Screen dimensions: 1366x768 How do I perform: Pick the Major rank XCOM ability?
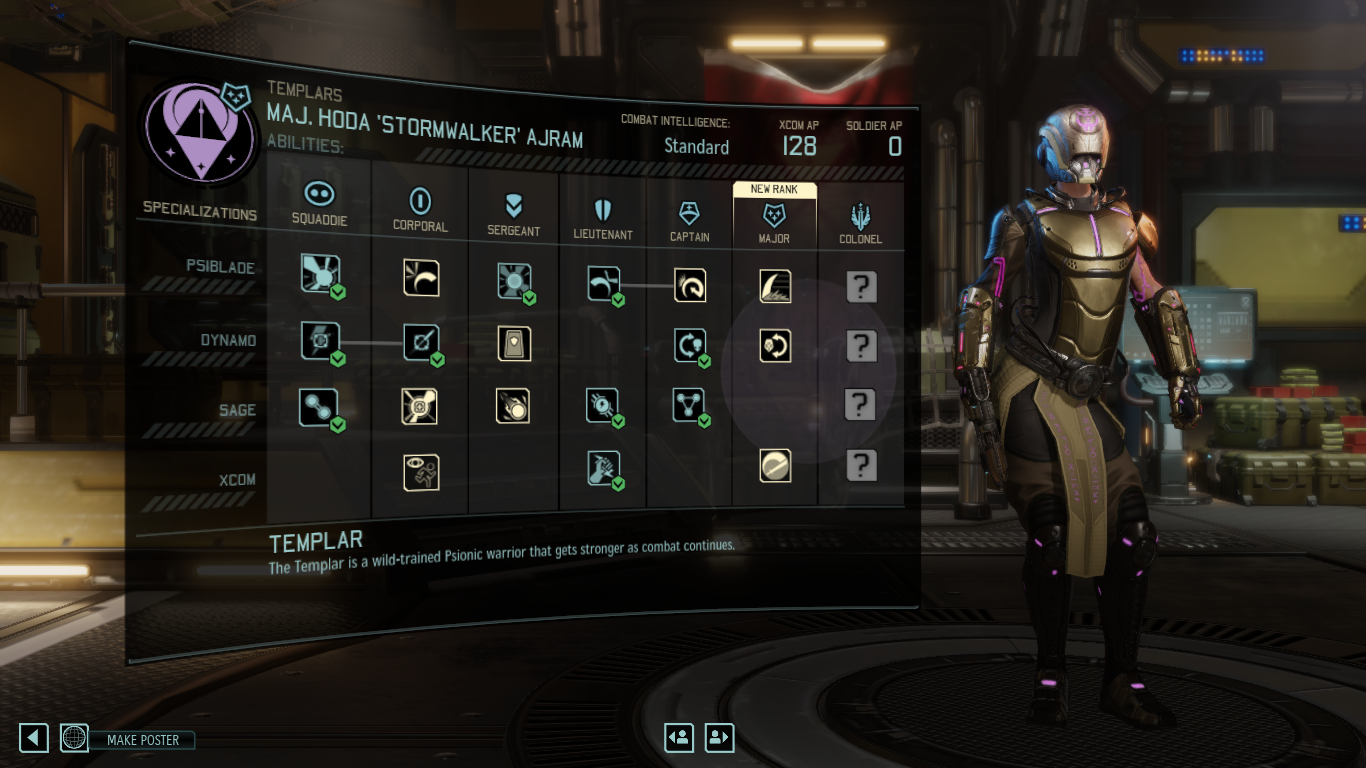(x=775, y=465)
